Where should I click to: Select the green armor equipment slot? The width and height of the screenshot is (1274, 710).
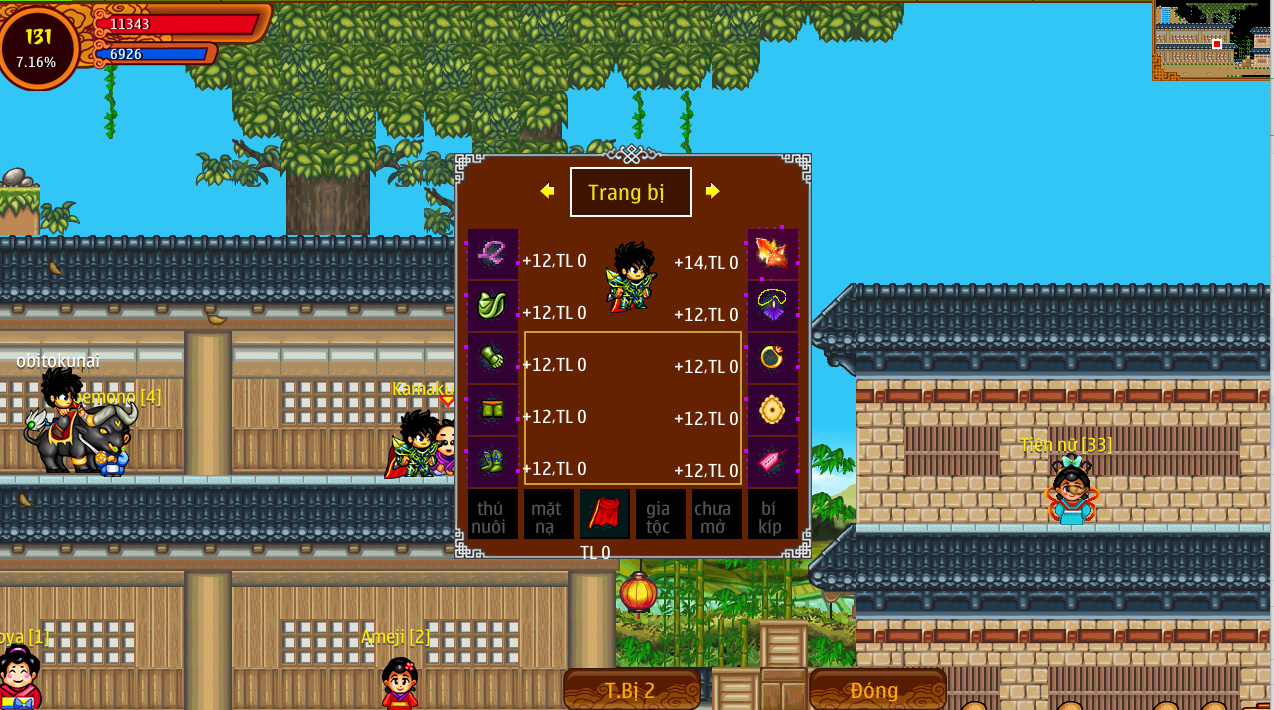tap(492, 306)
